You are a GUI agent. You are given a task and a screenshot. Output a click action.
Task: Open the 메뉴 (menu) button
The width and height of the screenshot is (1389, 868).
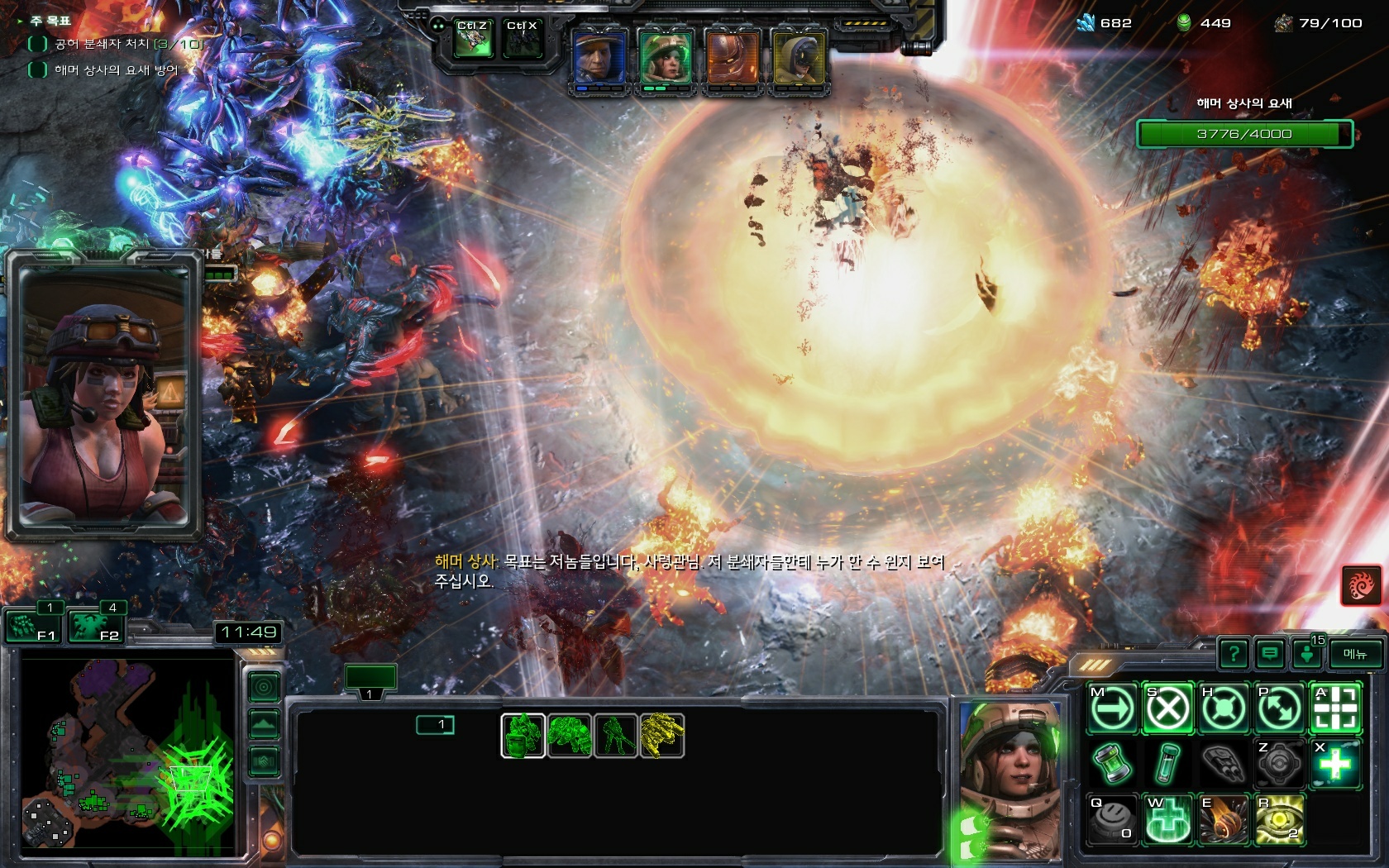(1355, 654)
